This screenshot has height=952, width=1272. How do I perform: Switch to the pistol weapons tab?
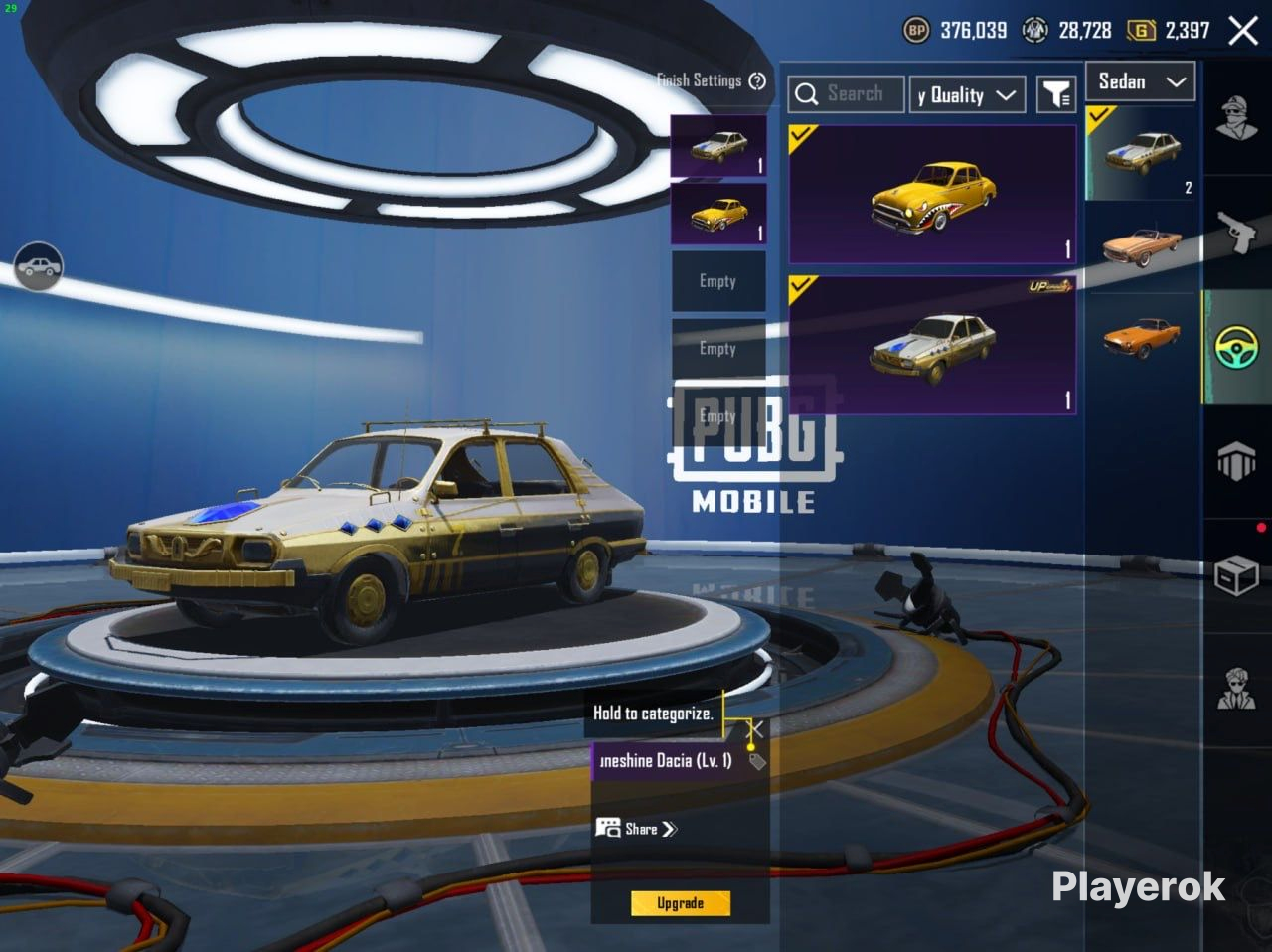[x=1237, y=233]
